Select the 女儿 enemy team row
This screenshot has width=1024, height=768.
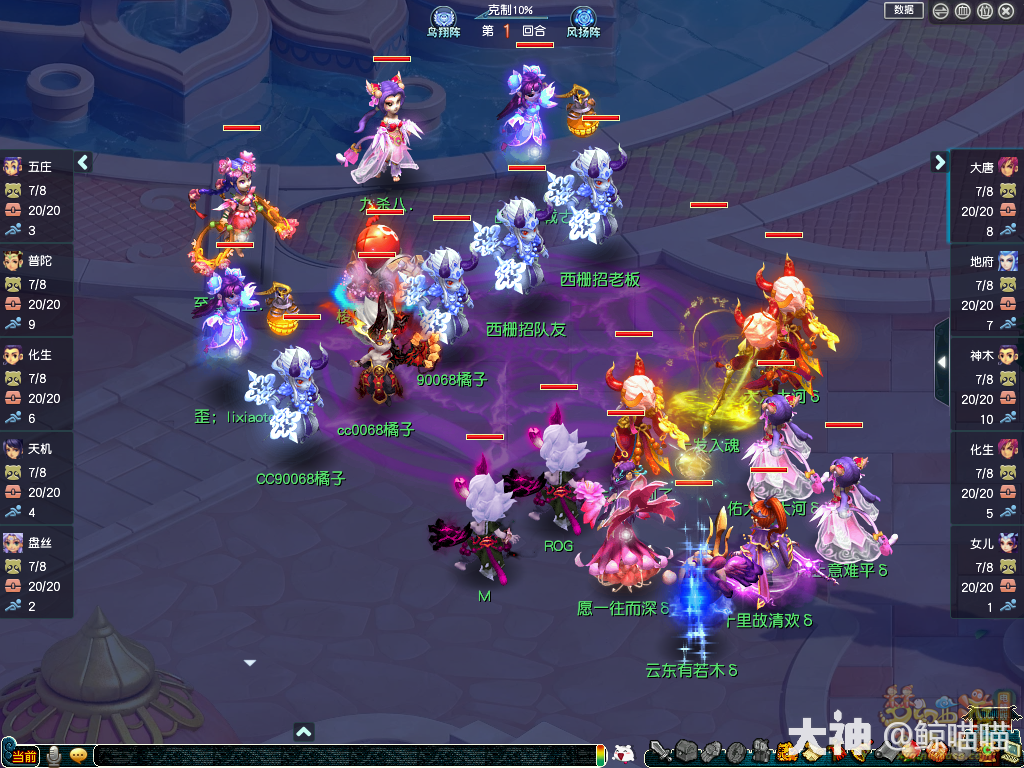987,573
